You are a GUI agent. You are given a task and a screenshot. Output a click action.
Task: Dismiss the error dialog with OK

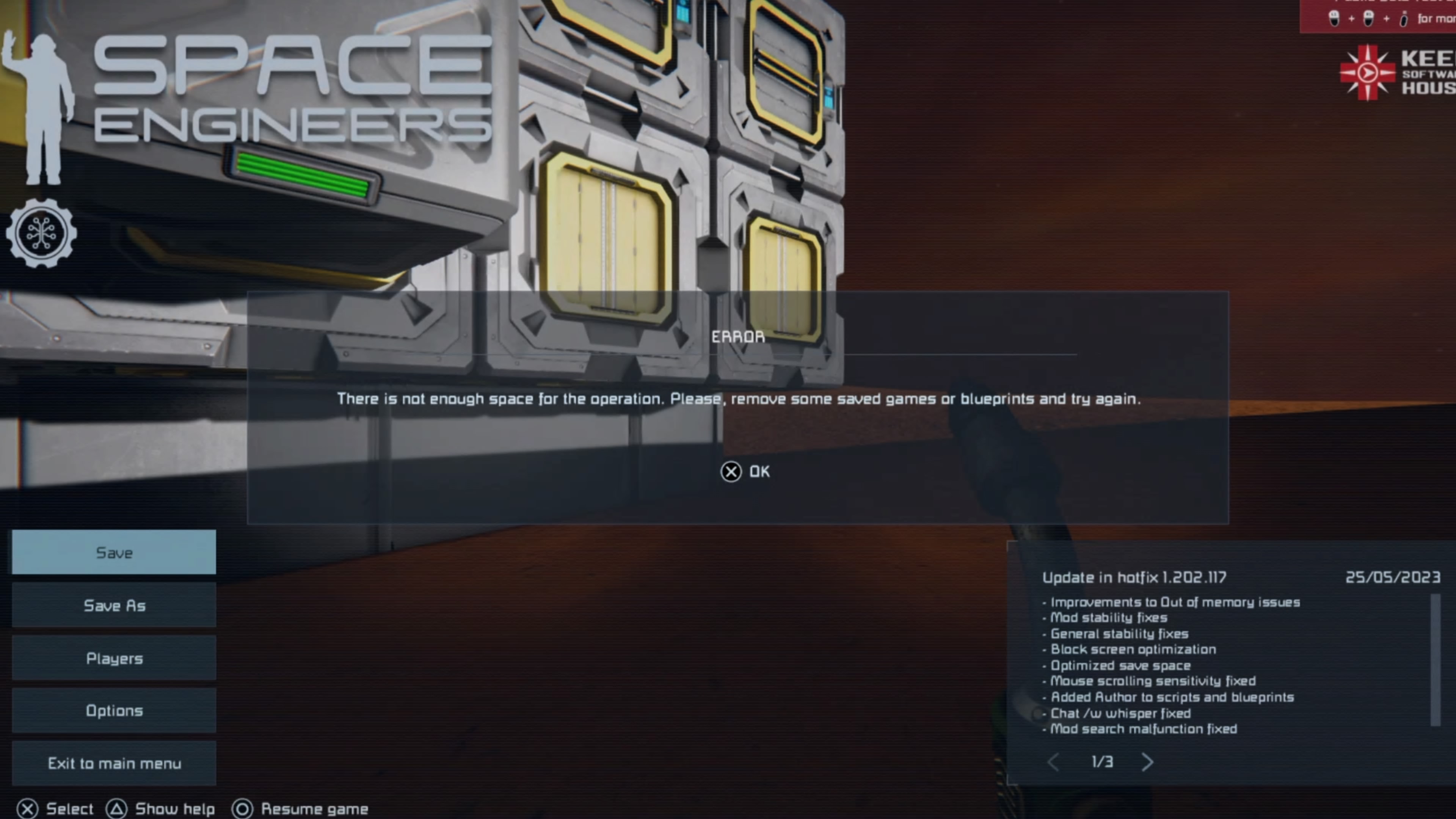pos(745,471)
